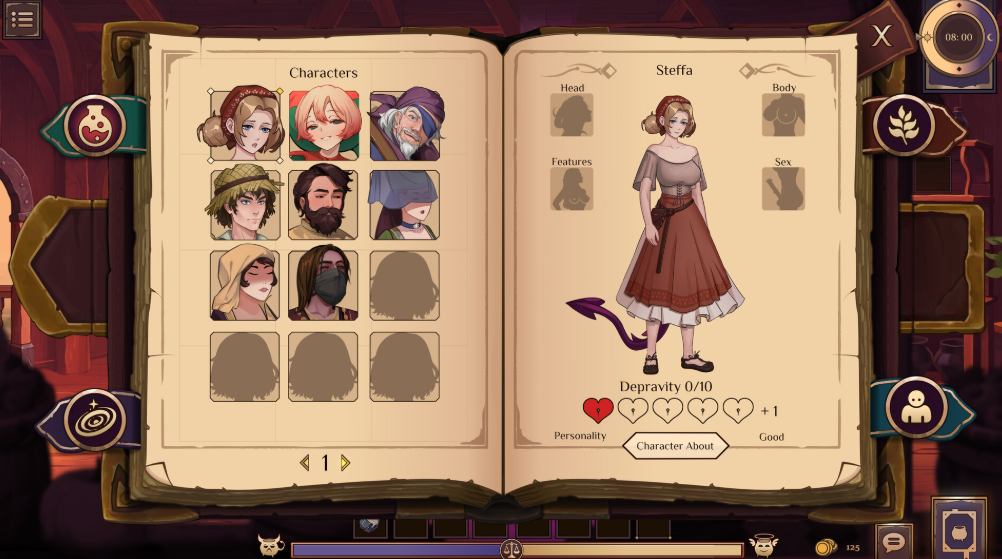The height and width of the screenshot is (559, 1002).
Task: Open the chat speech bubble button
Action: point(893,541)
